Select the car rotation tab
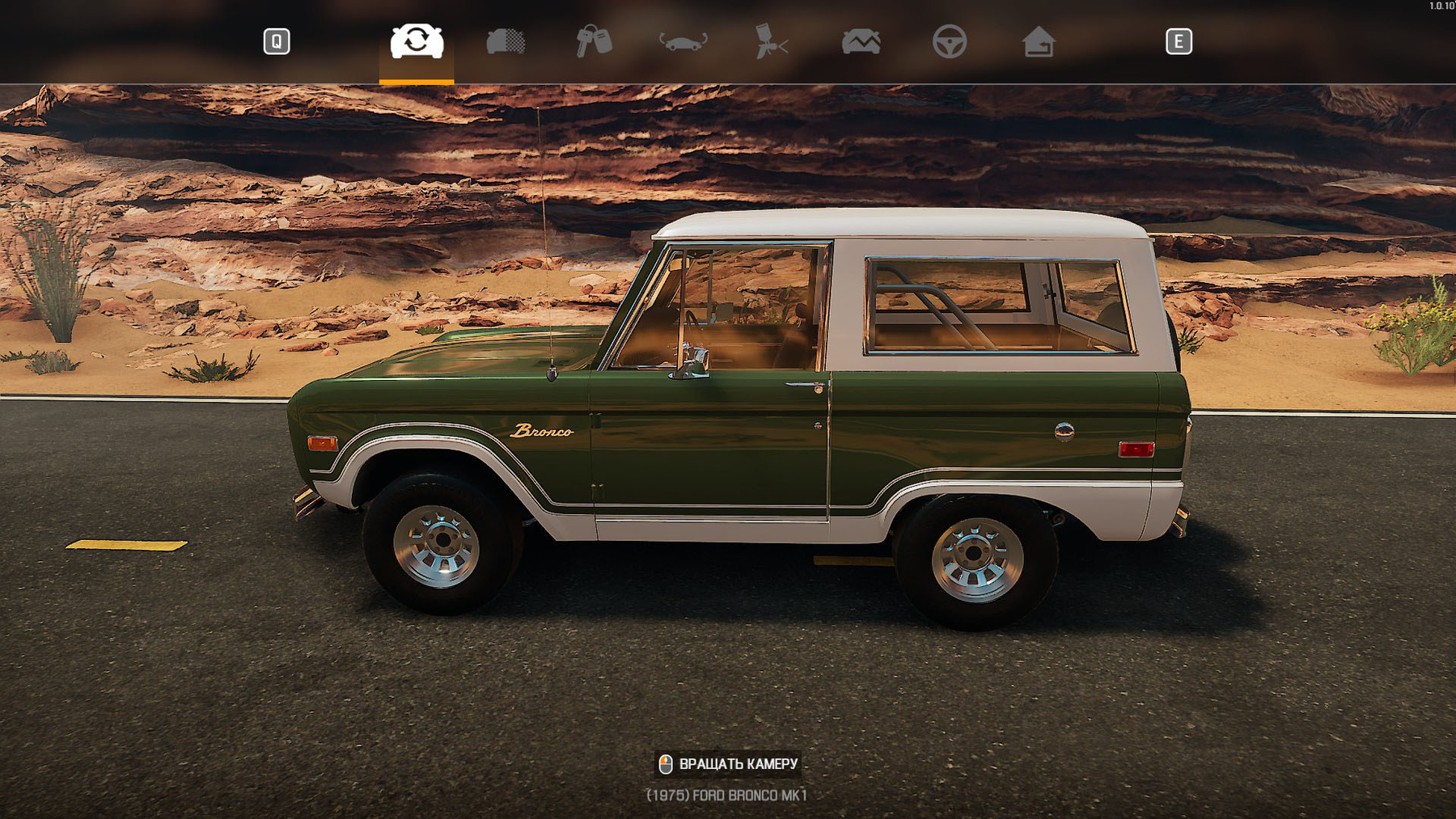Image resolution: width=1456 pixels, height=819 pixels. tap(417, 41)
